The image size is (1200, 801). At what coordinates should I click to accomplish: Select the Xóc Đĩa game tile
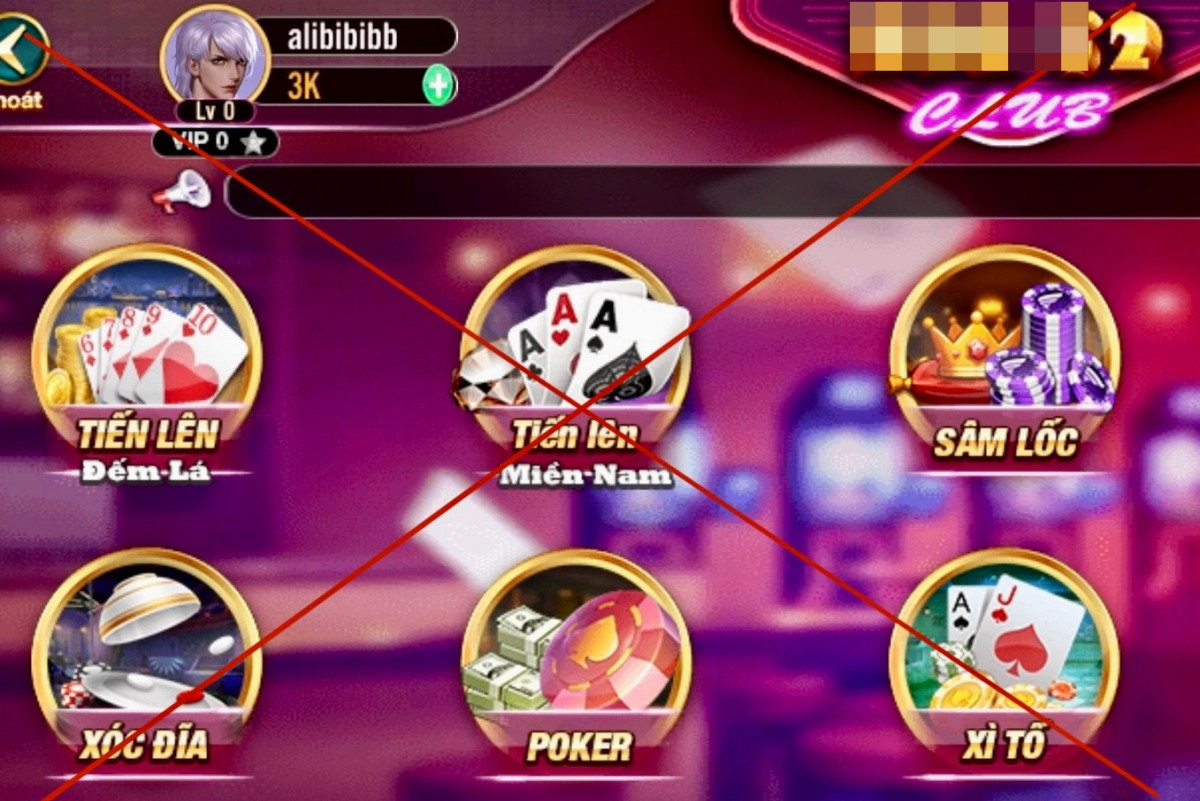point(147,660)
